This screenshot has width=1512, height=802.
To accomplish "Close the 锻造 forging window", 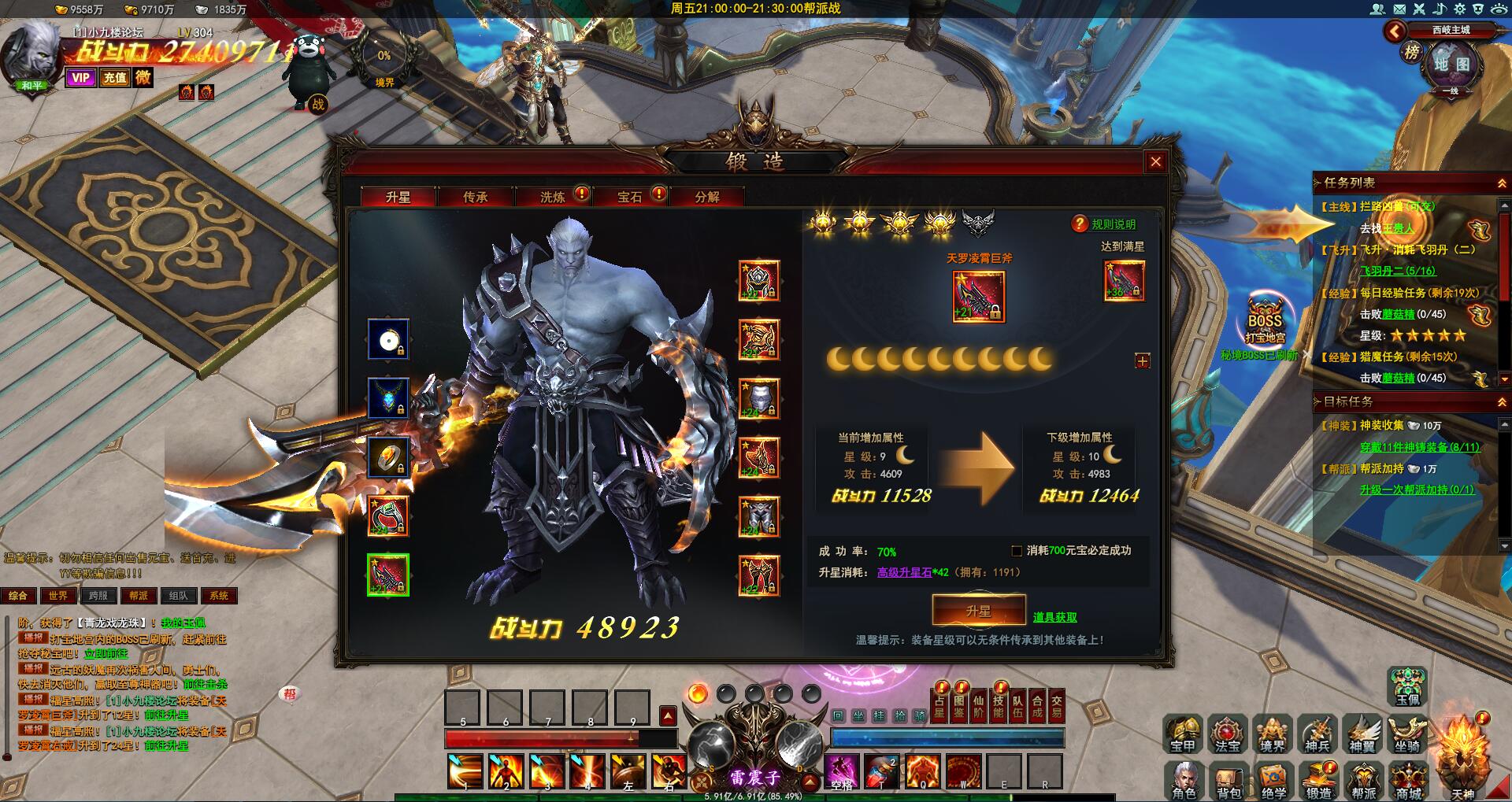I will click(1155, 162).
